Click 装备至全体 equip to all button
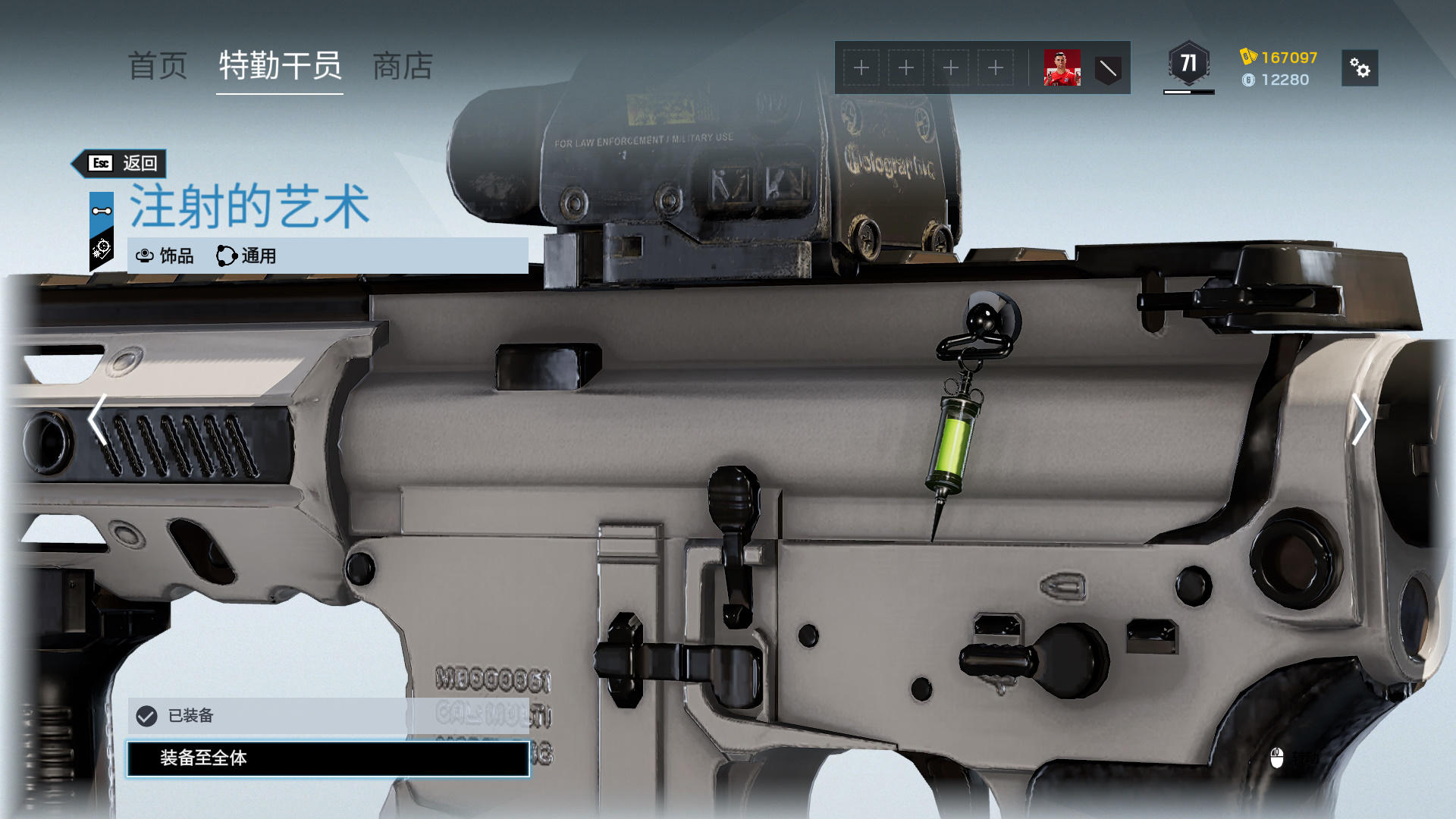Image resolution: width=1456 pixels, height=819 pixels. pyautogui.click(x=328, y=758)
